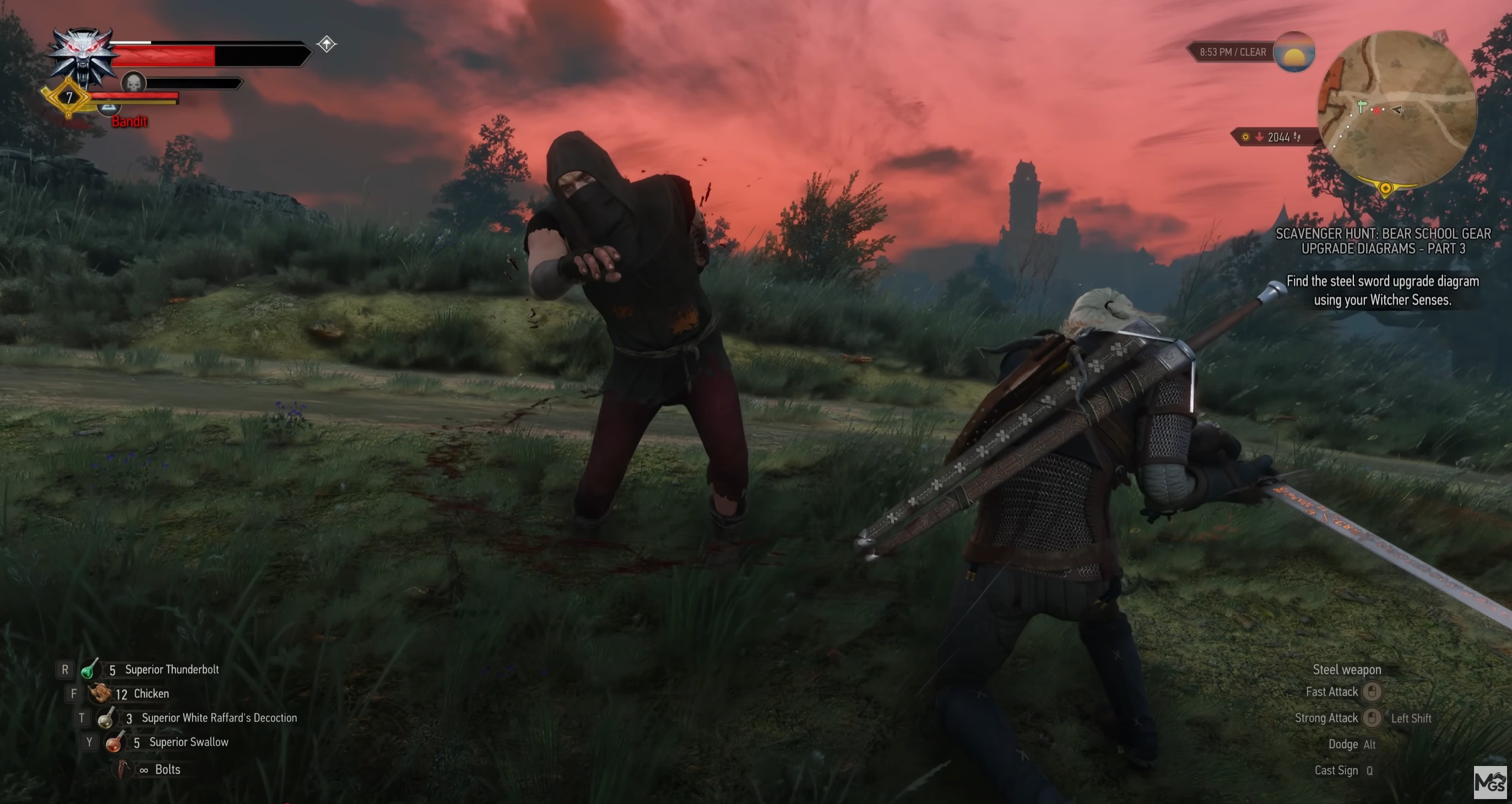Toggle the Strong Attack mouse icon
The image size is (1512, 804).
1371,717
